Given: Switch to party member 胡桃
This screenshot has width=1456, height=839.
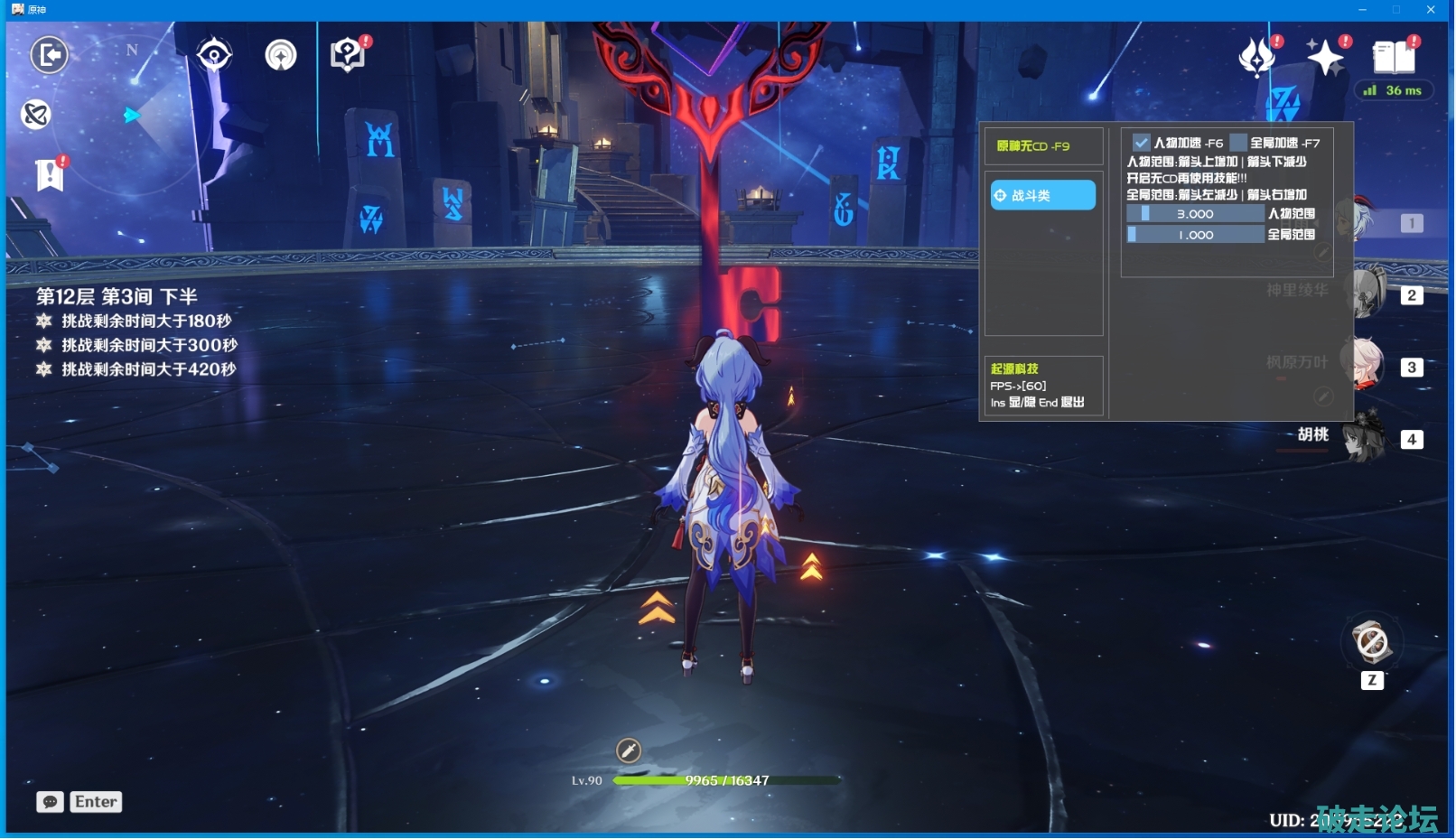Looking at the screenshot, I should pos(1364,437).
